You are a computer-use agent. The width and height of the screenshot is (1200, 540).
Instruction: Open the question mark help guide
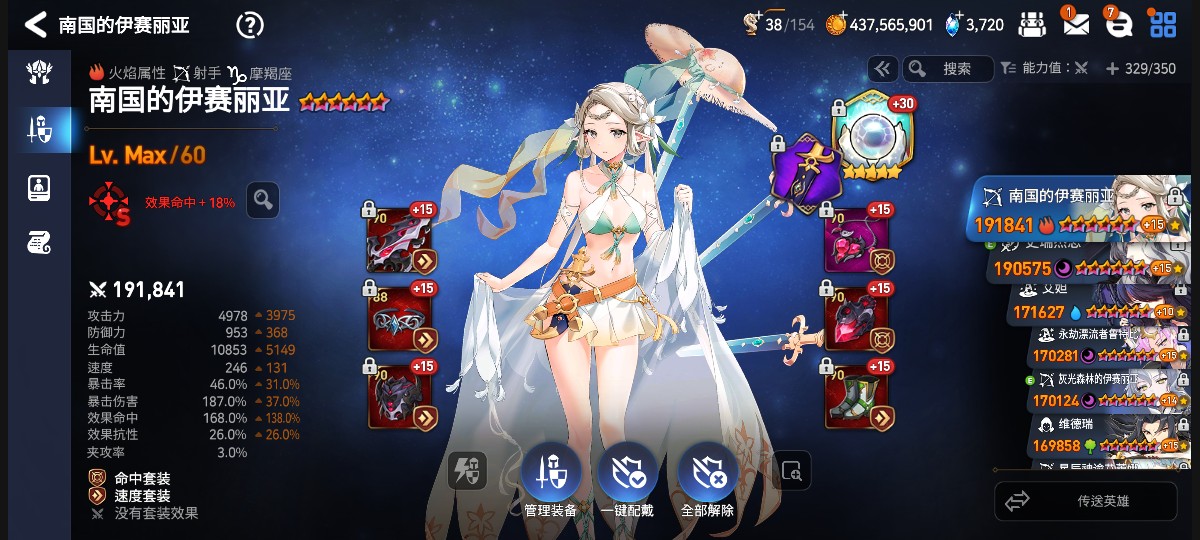point(250,25)
